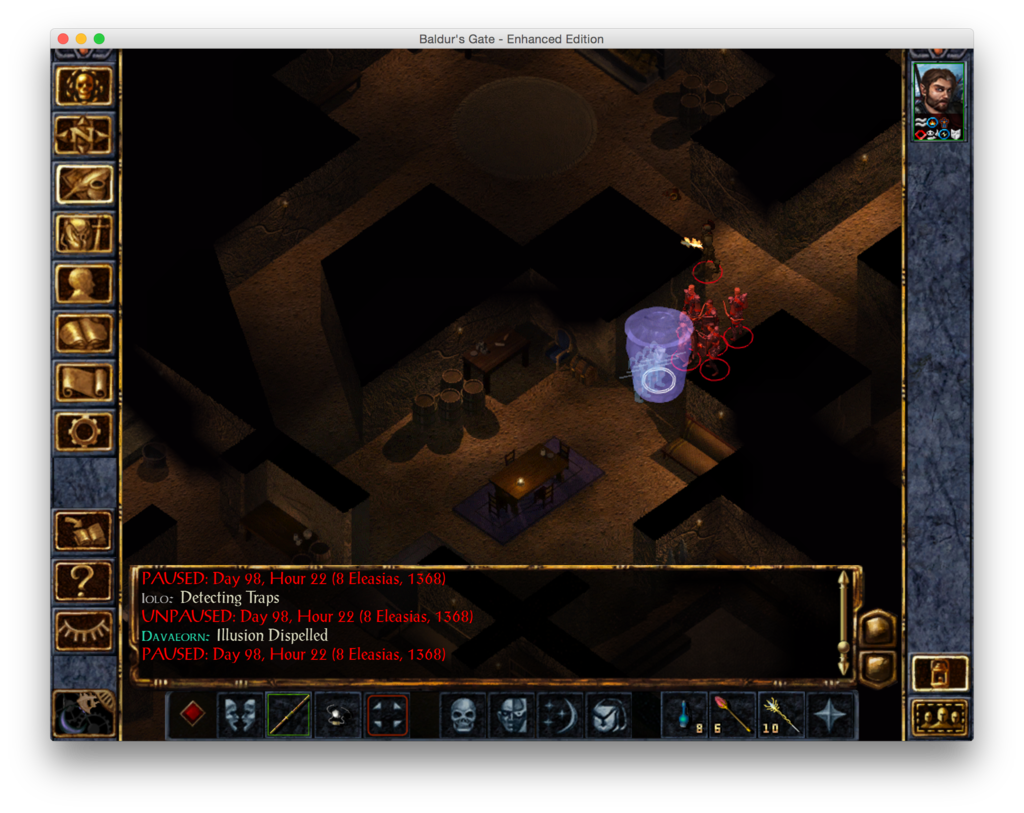Image resolution: width=1024 pixels, height=813 pixels.
Task: Choose the red-bordered party formation button
Action: [387, 715]
